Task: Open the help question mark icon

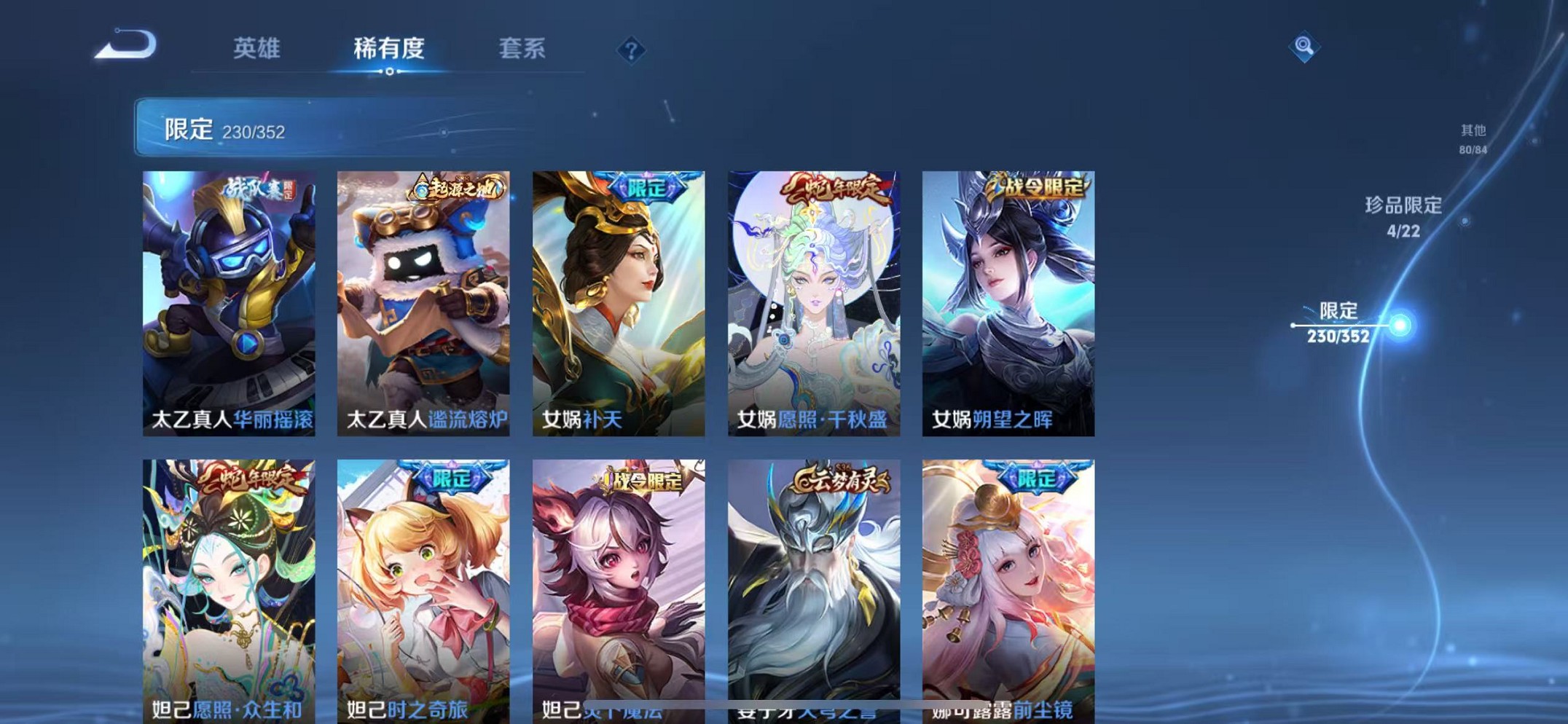Action: click(x=631, y=50)
